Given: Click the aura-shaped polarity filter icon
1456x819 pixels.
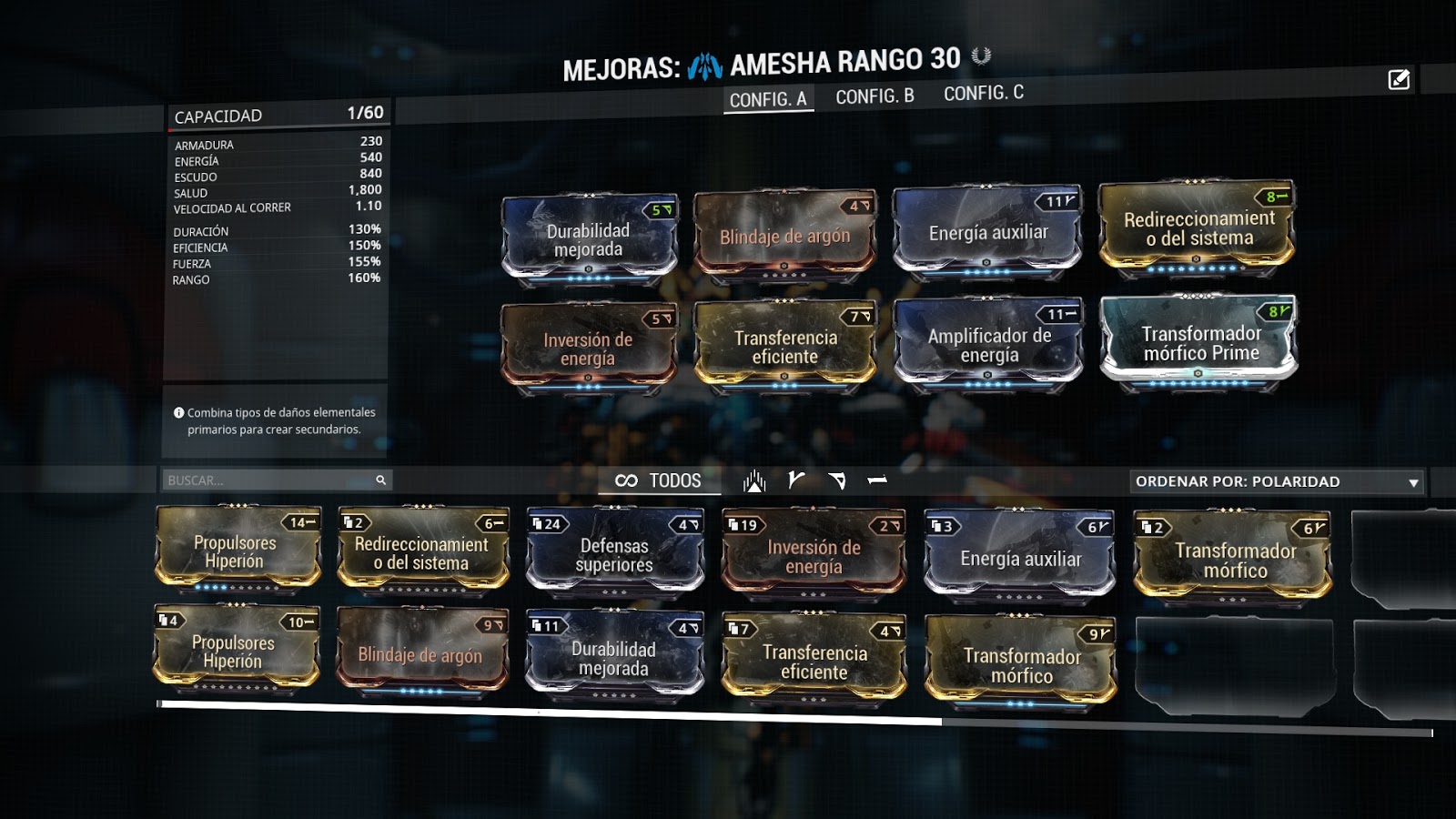Looking at the screenshot, I should pyautogui.click(x=755, y=481).
